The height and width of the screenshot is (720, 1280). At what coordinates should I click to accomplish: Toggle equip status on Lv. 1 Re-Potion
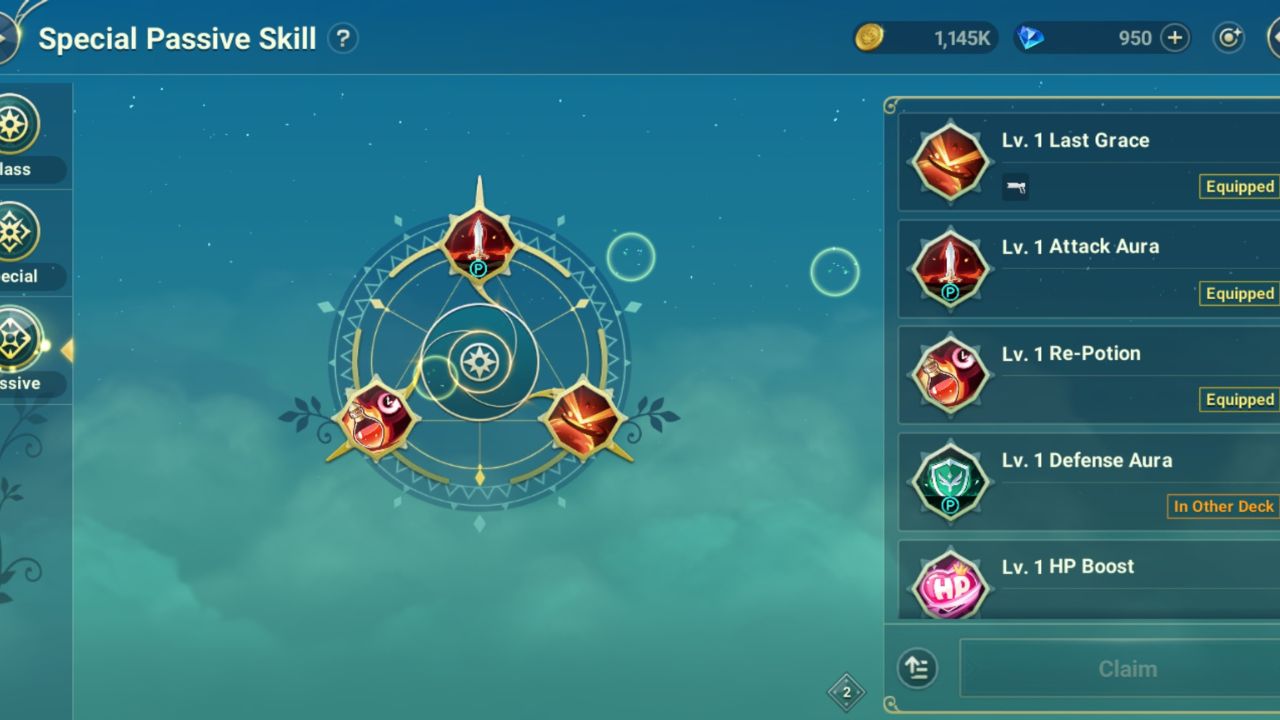tap(1238, 399)
